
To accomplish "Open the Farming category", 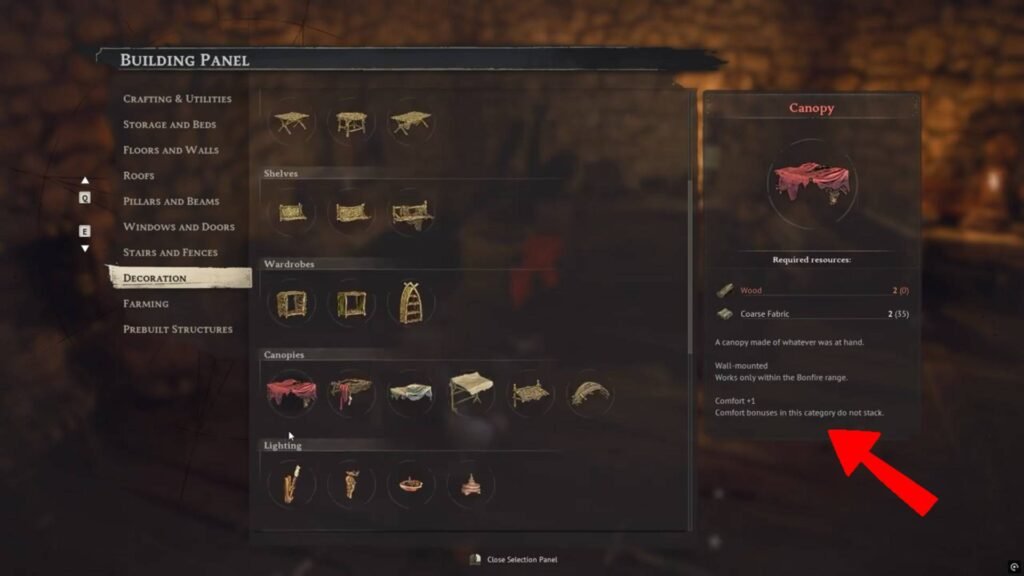I will [146, 303].
